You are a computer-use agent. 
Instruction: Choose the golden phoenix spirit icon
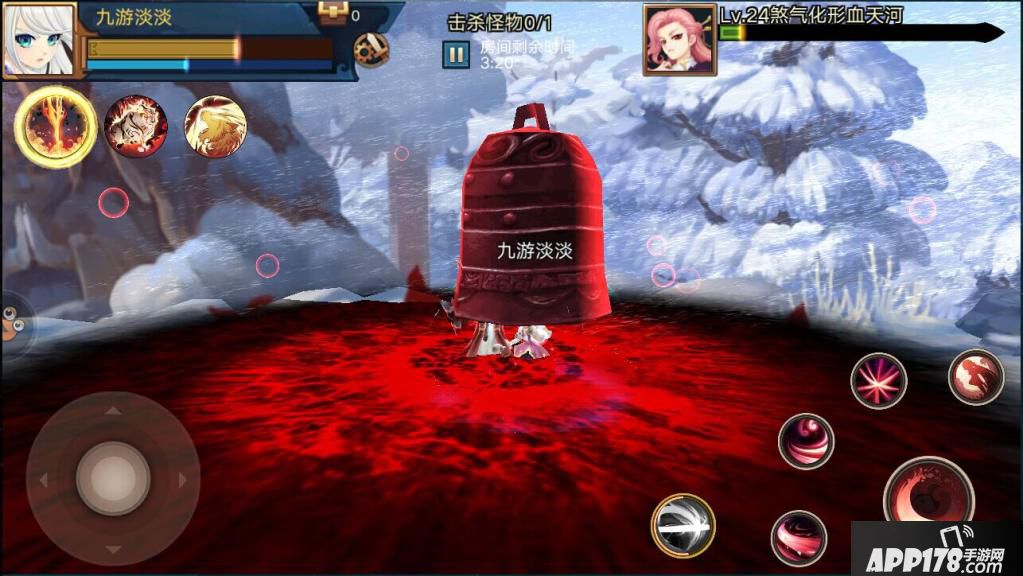tap(215, 126)
